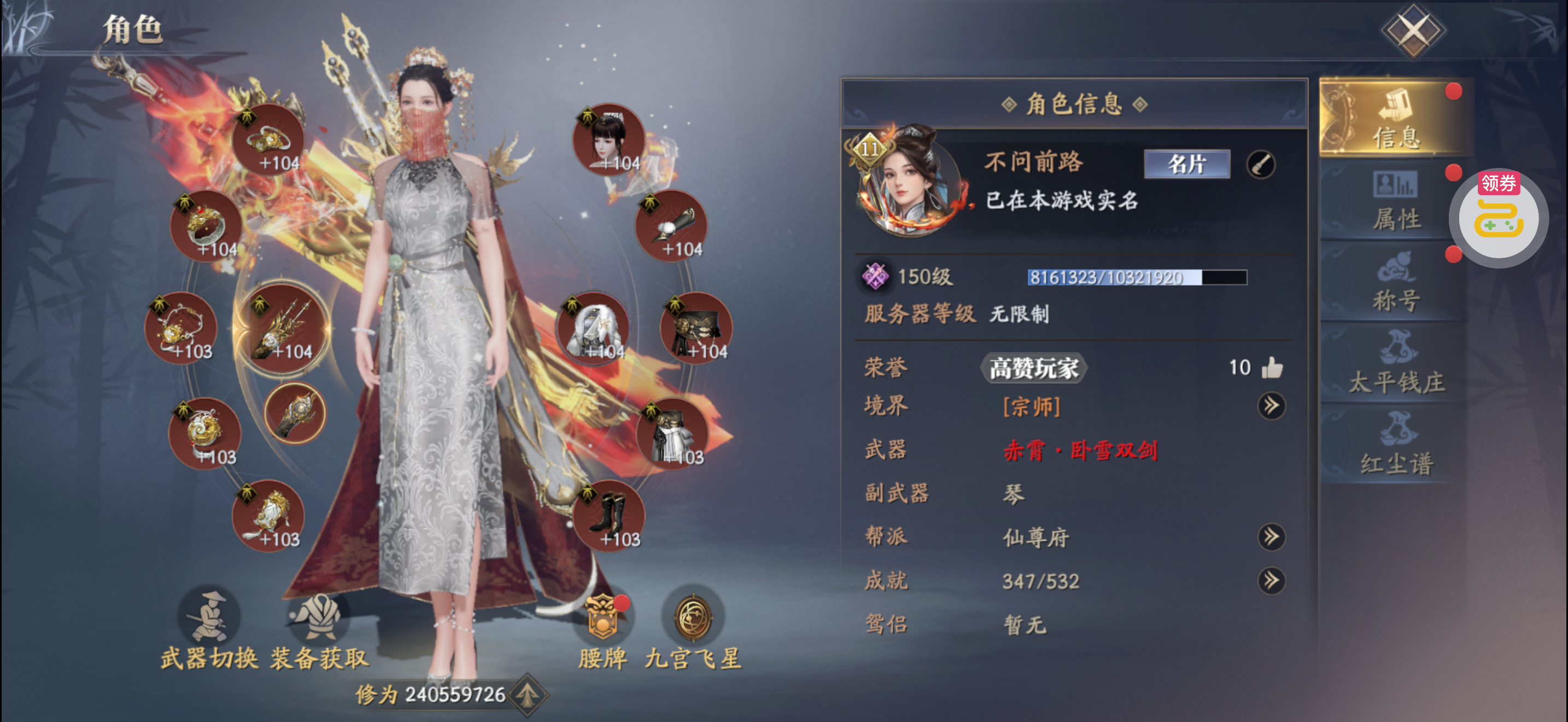Click the 修为 upgrade arrow
The width and height of the screenshot is (1568, 722).
click(527, 695)
